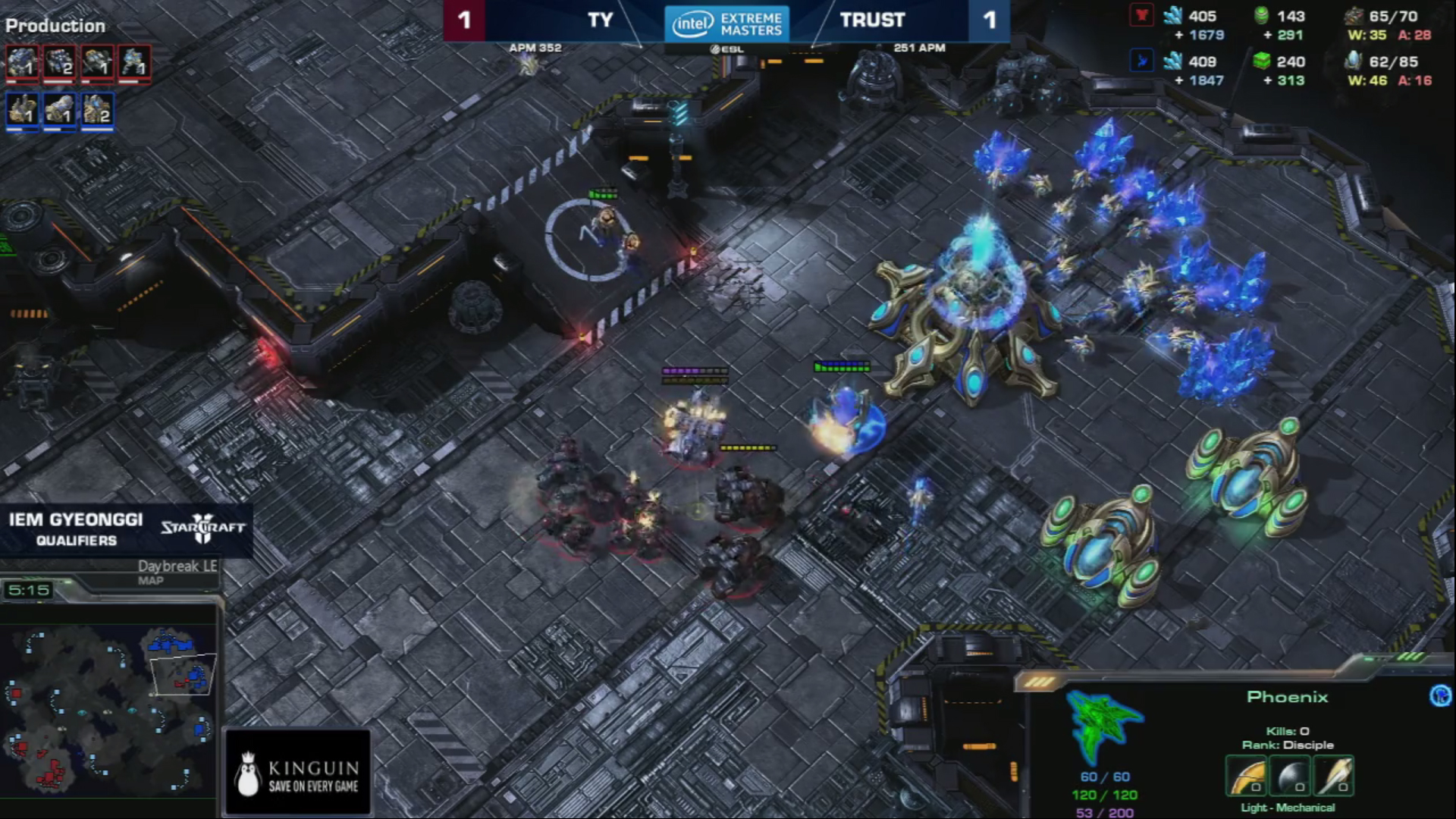The width and height of the screenshot is (1456, 819).
Task: Open the Kinguin sponsor banner
Action: point(298,773)
